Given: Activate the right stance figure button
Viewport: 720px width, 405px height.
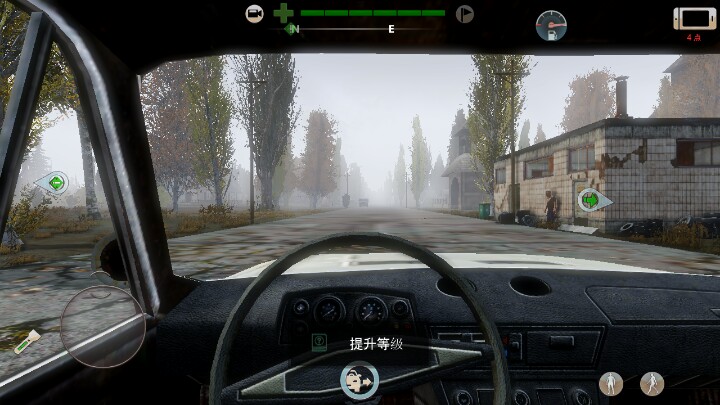Looking at the screenshot, I should click(652, 382).
